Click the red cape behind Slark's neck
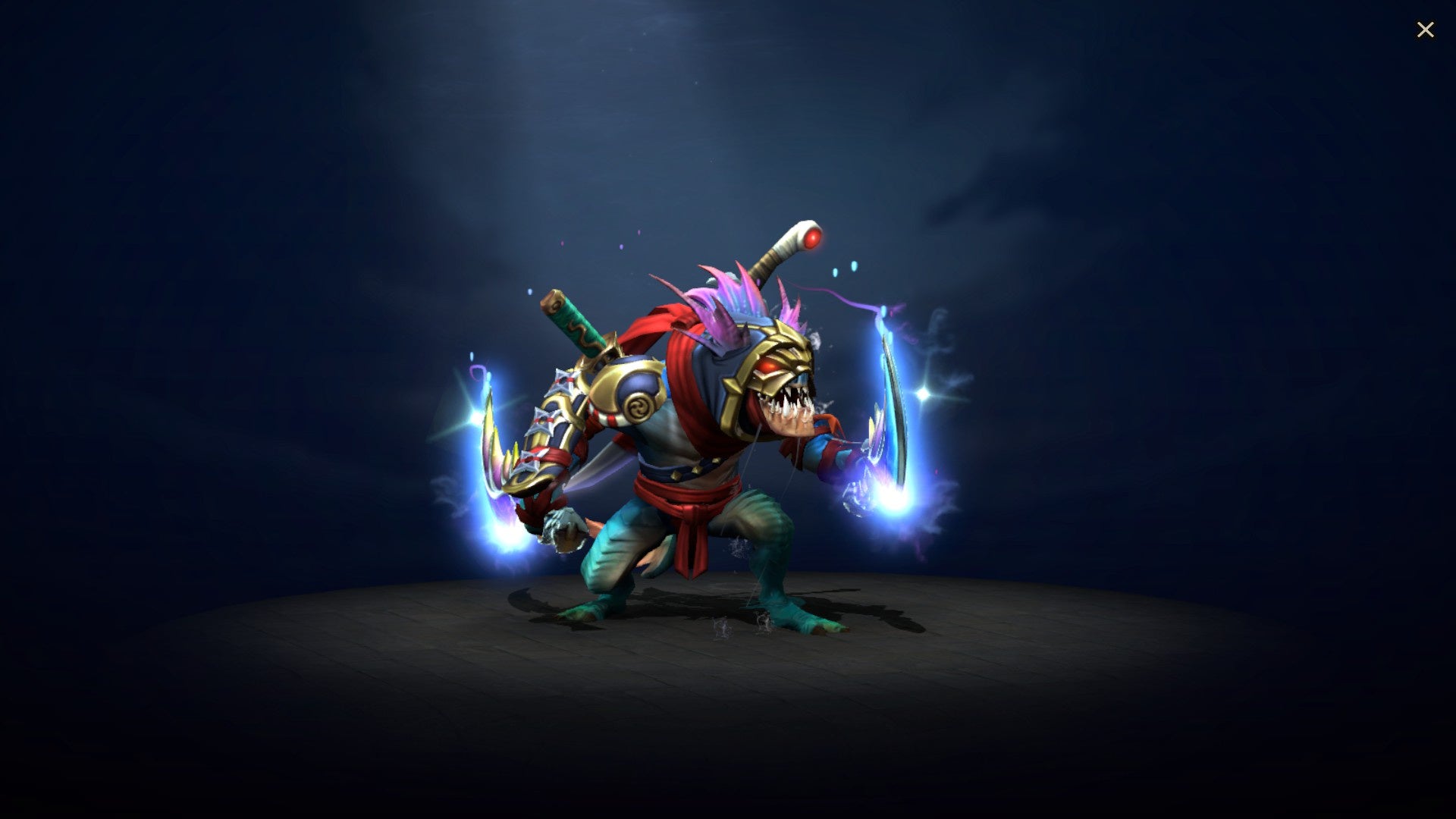 pos(675,356)
